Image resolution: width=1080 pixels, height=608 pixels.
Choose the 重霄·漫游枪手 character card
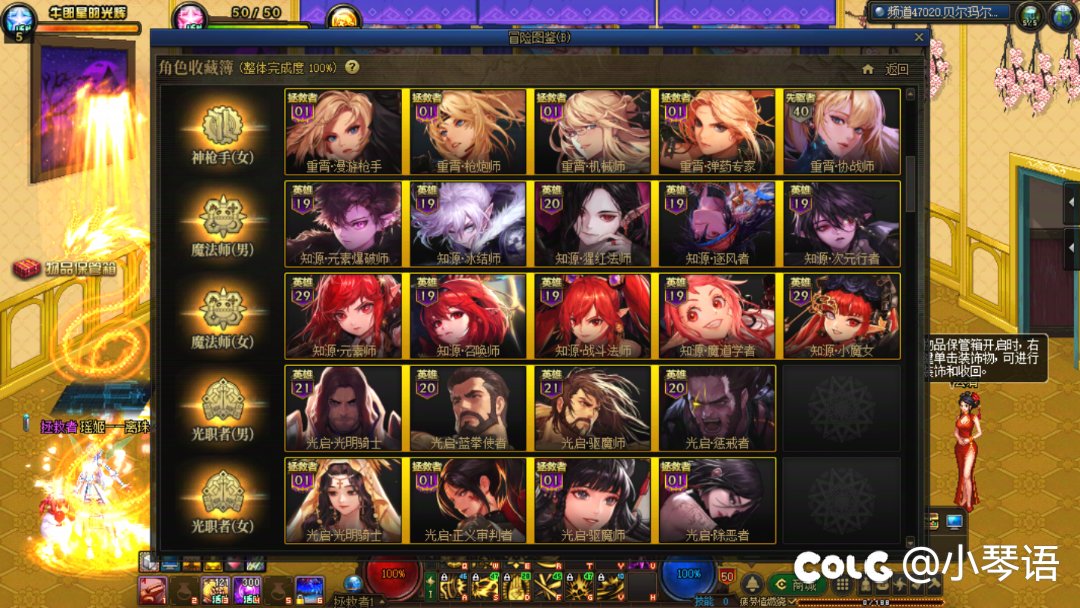(x=344, y=132)
